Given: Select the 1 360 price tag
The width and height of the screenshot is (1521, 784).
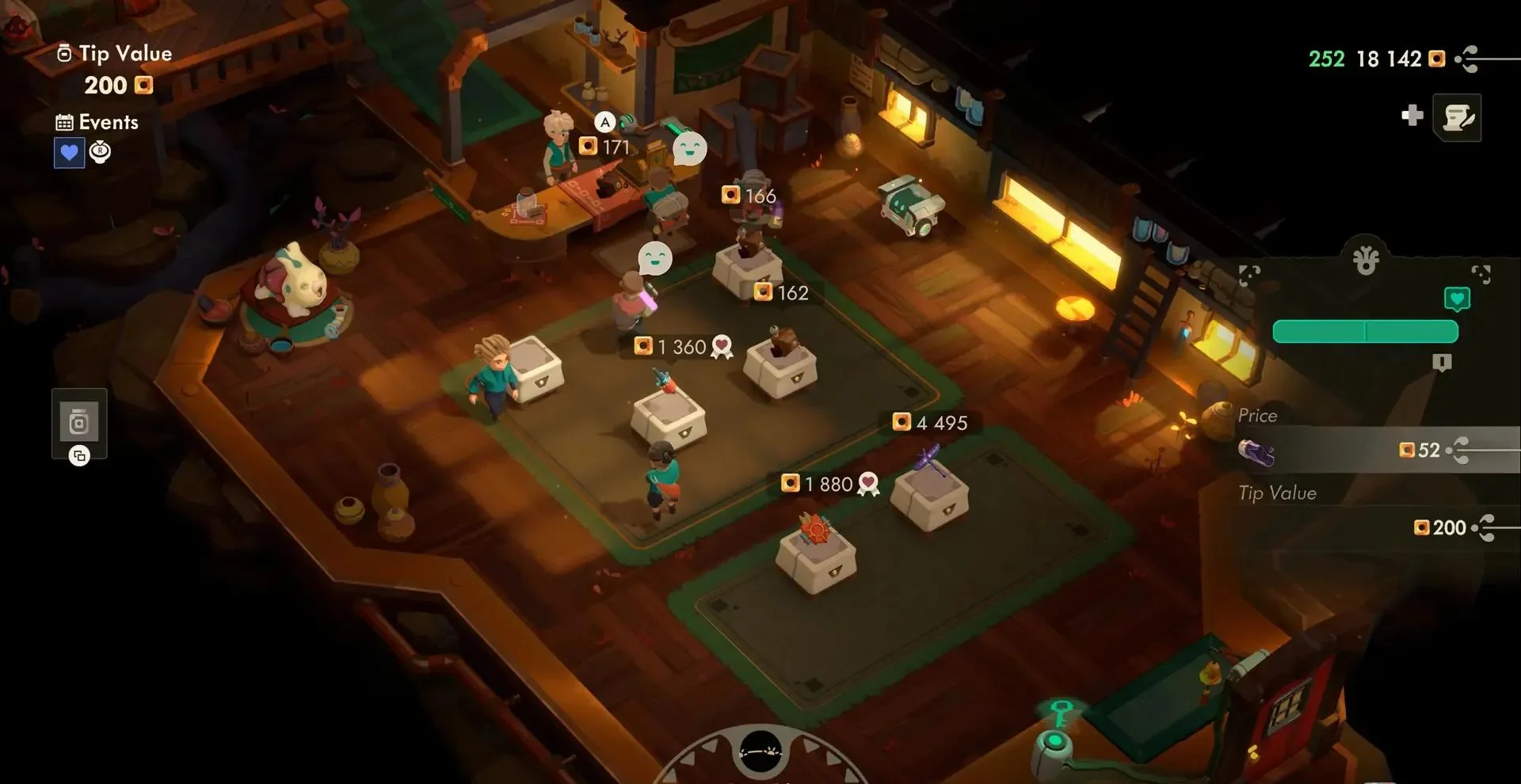Looking at the screenshot, I should pos(681,347).
